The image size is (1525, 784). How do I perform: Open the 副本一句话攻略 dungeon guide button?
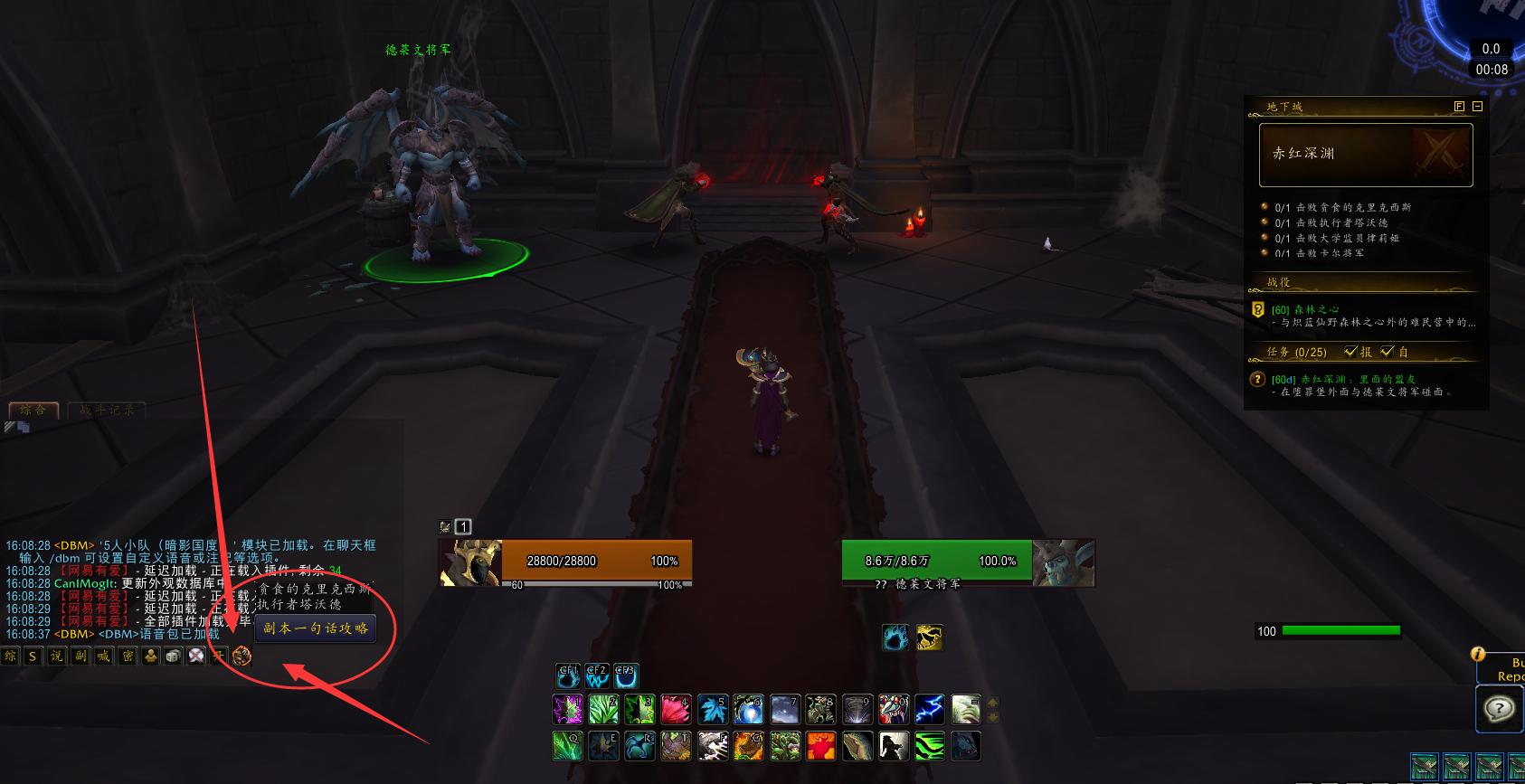(x=316, y=628)
